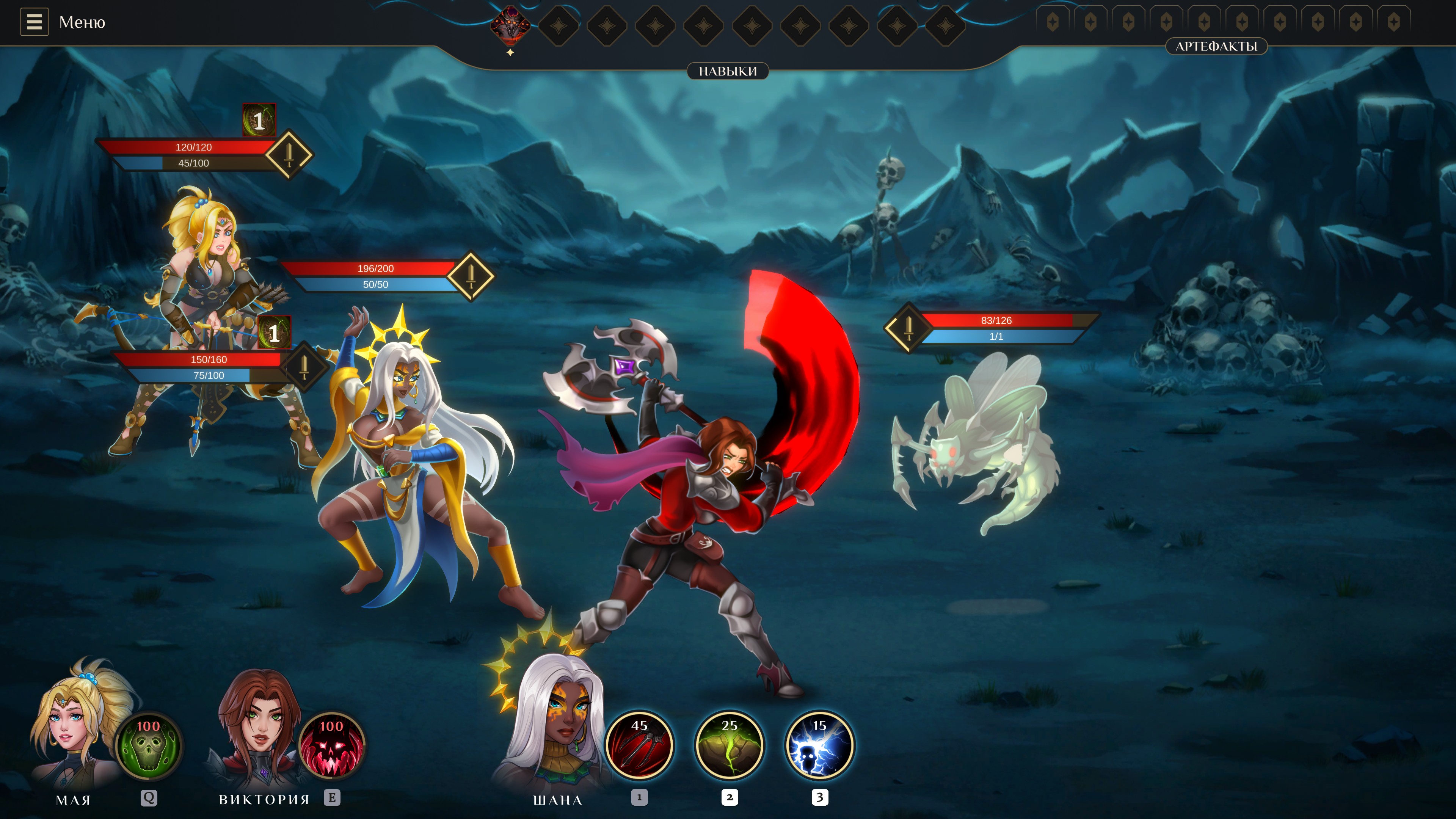Activate Виктория's red demon ultimate
The image size is (1456, 819).
point(331,745)
